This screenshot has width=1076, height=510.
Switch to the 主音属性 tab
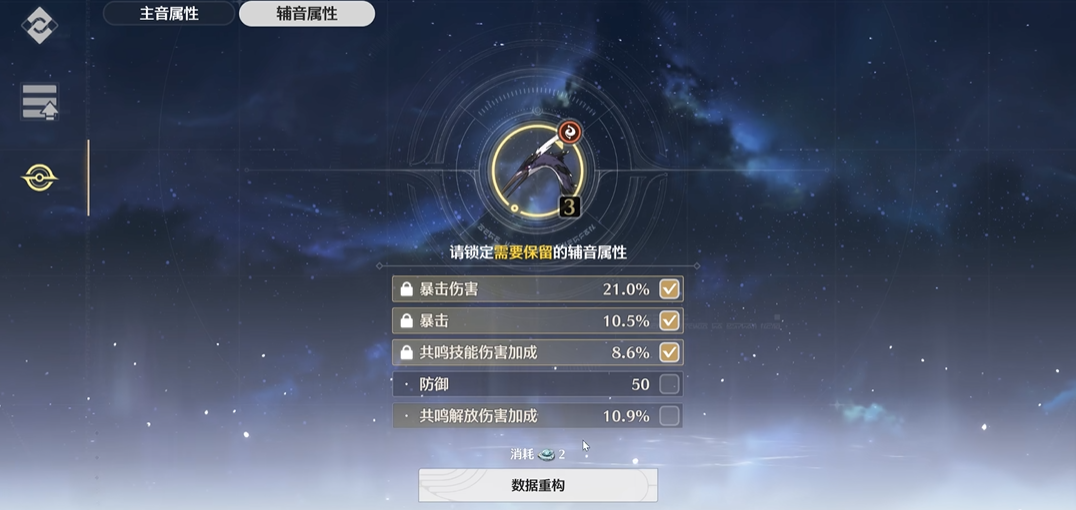click(169, 14)
